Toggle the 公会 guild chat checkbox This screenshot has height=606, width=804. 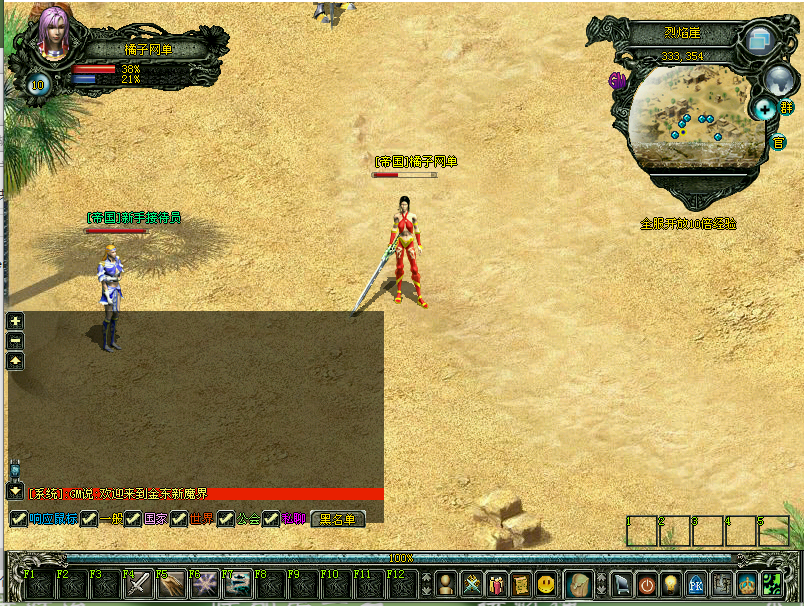pyautogui.click(x=226, y=519)
